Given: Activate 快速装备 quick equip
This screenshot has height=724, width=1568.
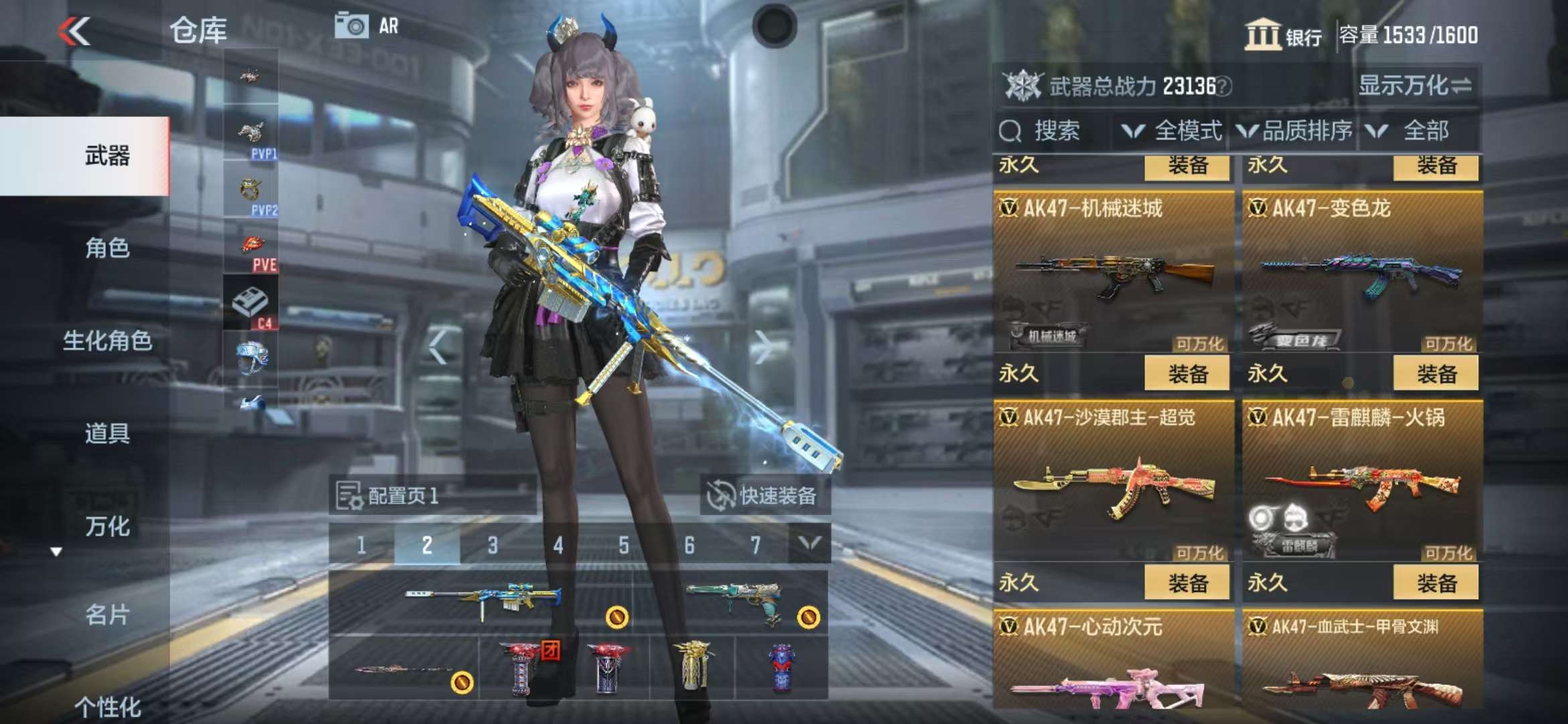Looking at the screenshot, I should click(763, 496).
